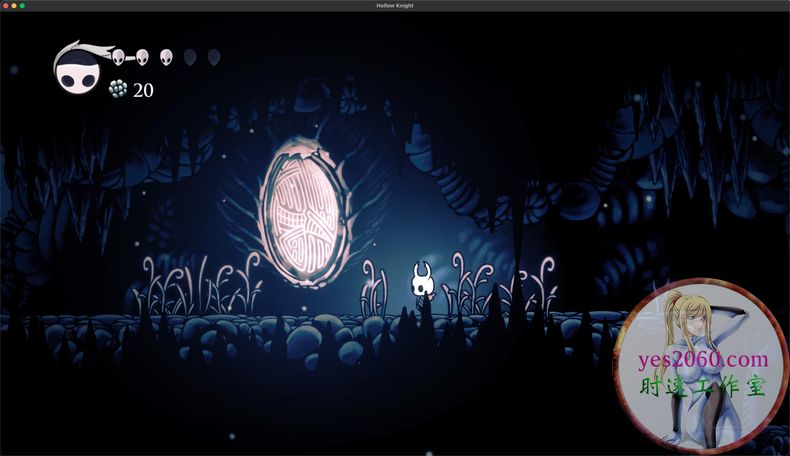Minimize the window with the yellow button
This screenshot has height=456, width=790.
click(14, 6)
